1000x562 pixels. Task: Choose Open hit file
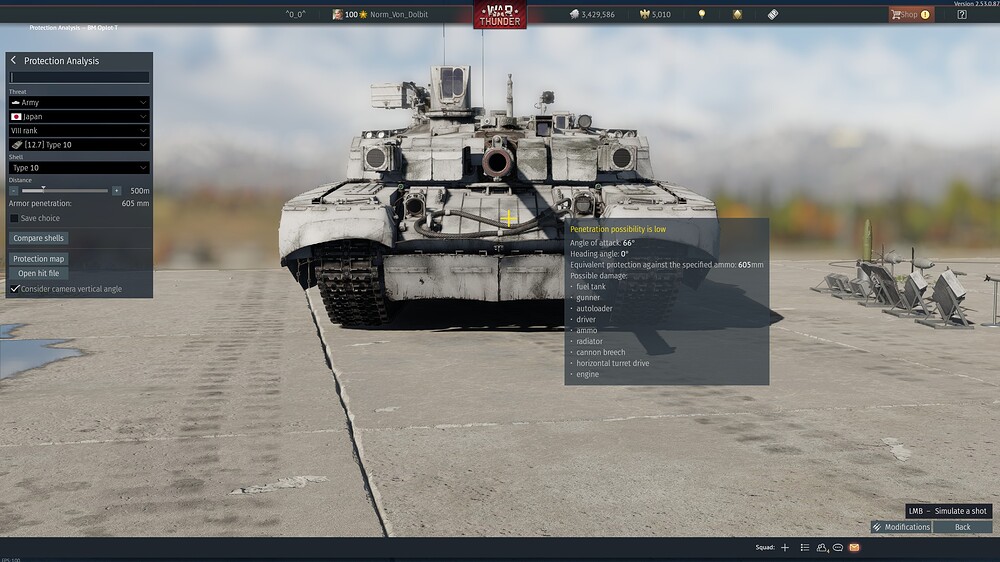pyautogui.click(x=39, y=273)
